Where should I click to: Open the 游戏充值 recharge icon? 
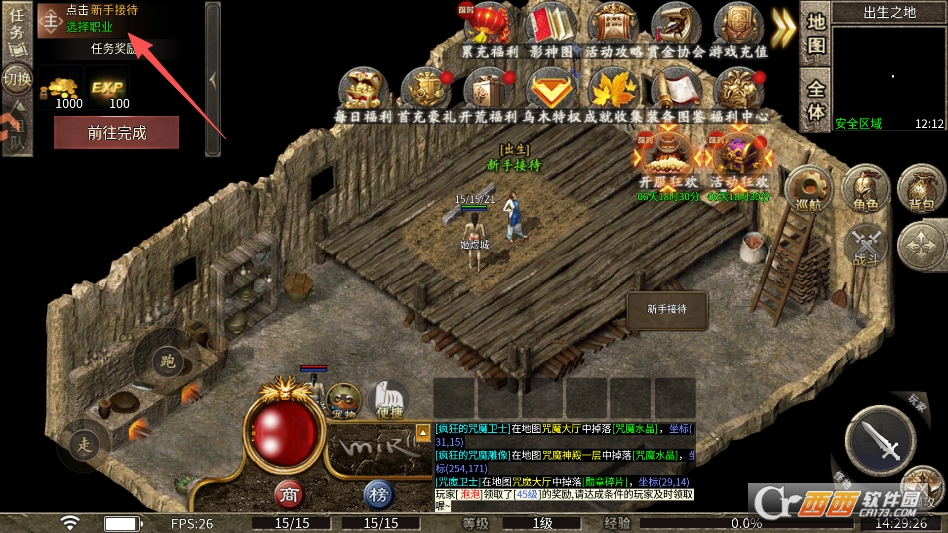738,26
